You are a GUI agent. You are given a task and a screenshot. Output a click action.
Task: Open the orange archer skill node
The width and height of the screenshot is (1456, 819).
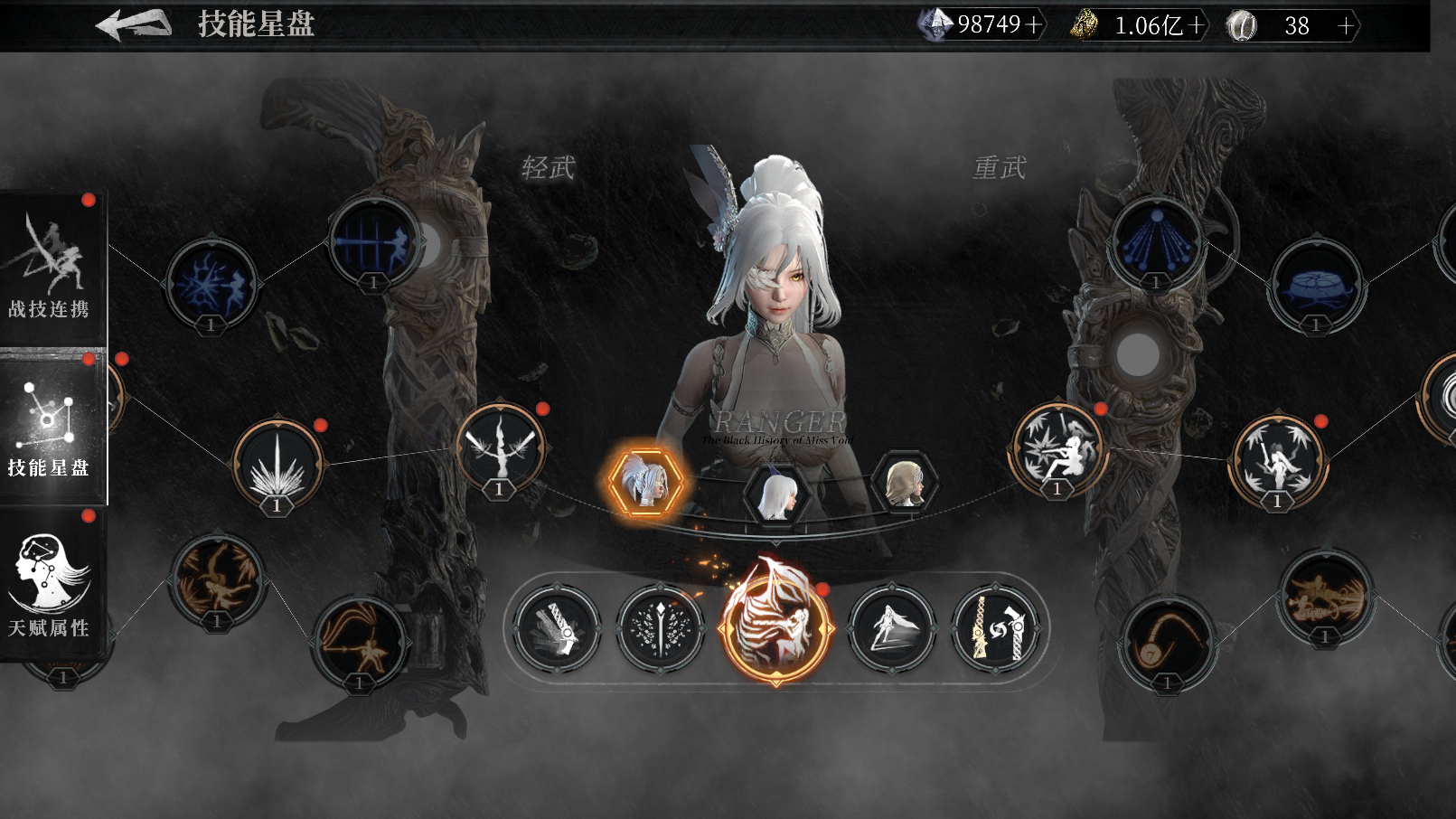(360, 640)
